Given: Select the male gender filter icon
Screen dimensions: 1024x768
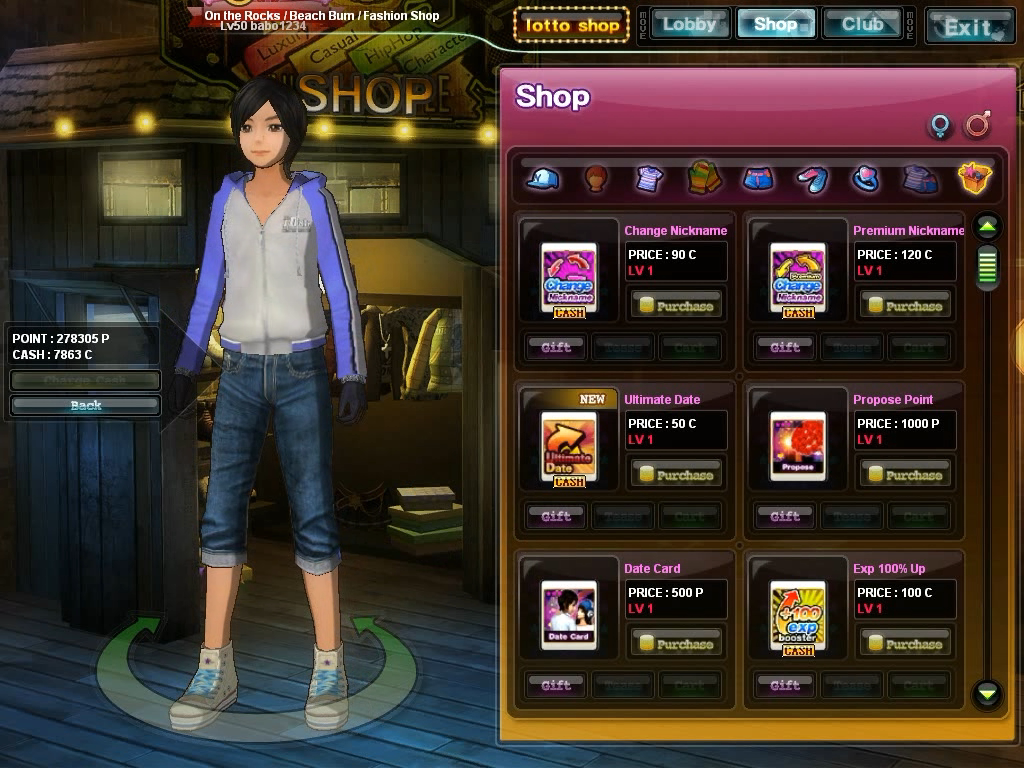Looking at the screenshot, I should 977,125.
